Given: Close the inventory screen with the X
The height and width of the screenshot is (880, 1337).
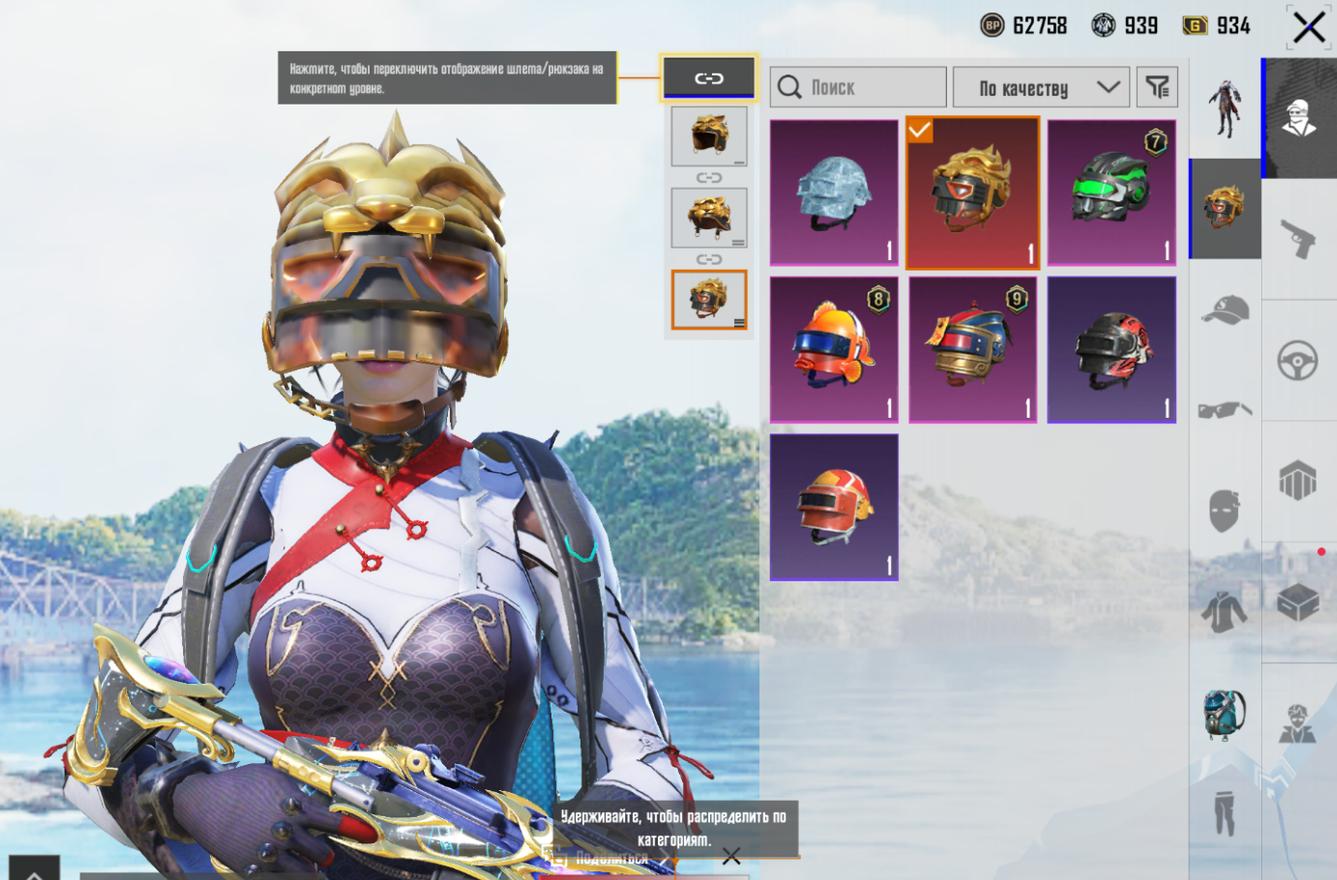Looking at the screenshot, I should [1307, 27].
